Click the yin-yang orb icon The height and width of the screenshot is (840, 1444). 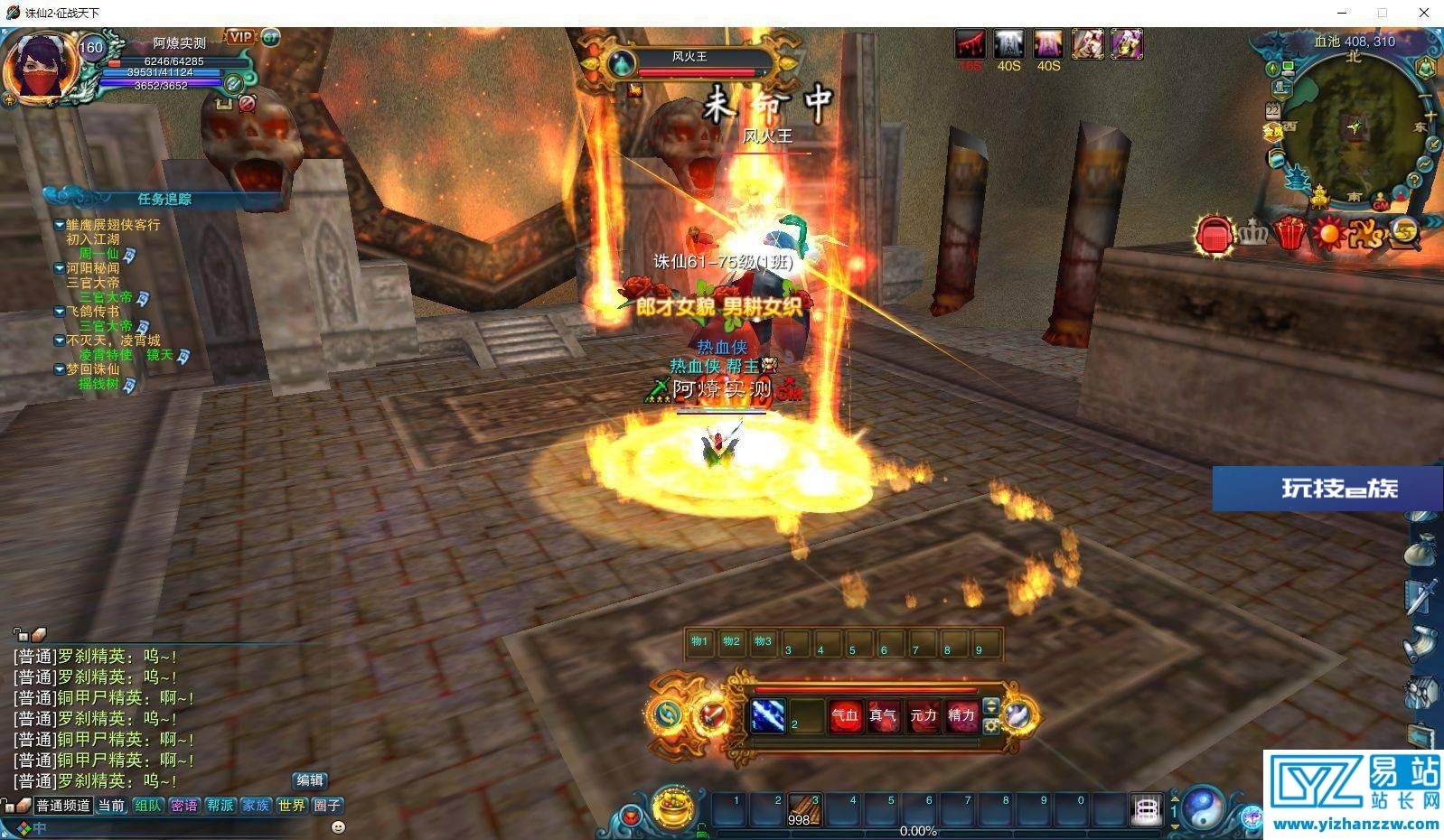(x=1205, y=807)
